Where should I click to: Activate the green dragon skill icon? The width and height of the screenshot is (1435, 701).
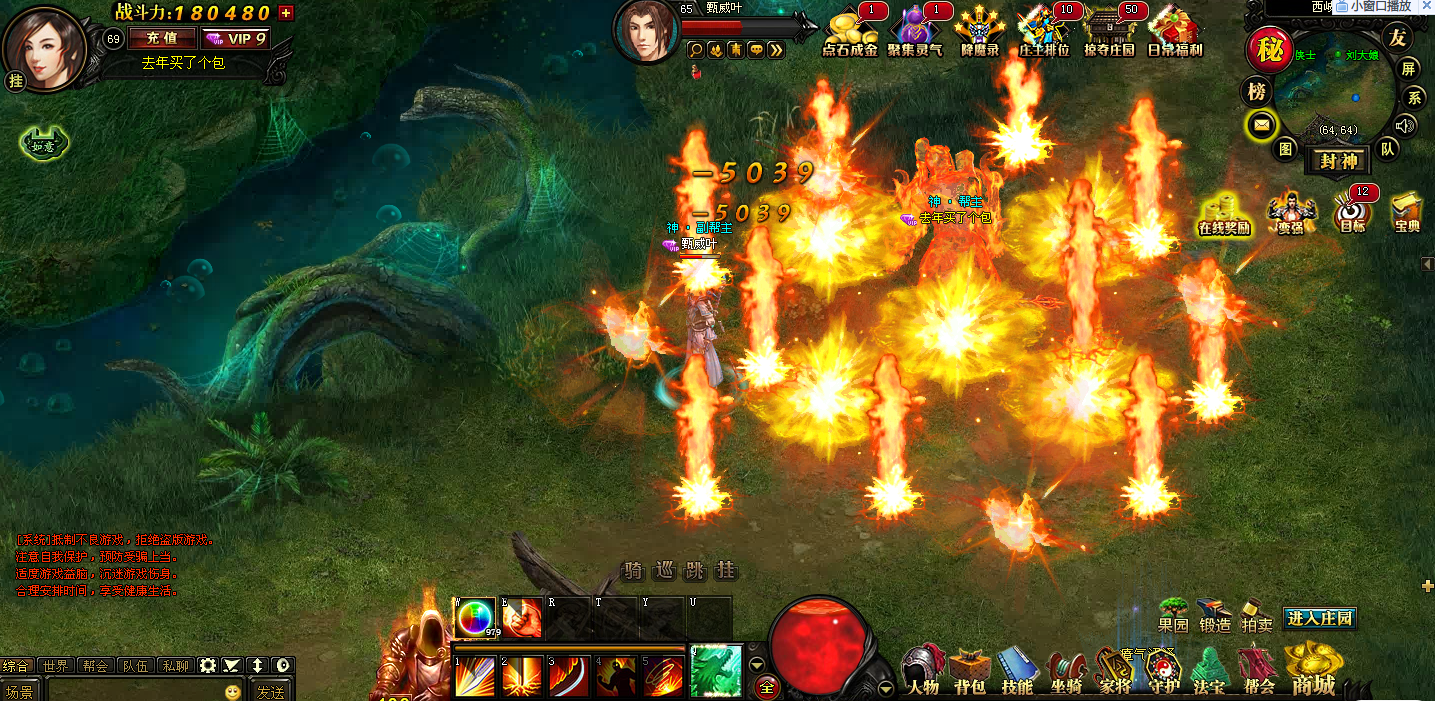pyautogui.click(x=716, y=671)
